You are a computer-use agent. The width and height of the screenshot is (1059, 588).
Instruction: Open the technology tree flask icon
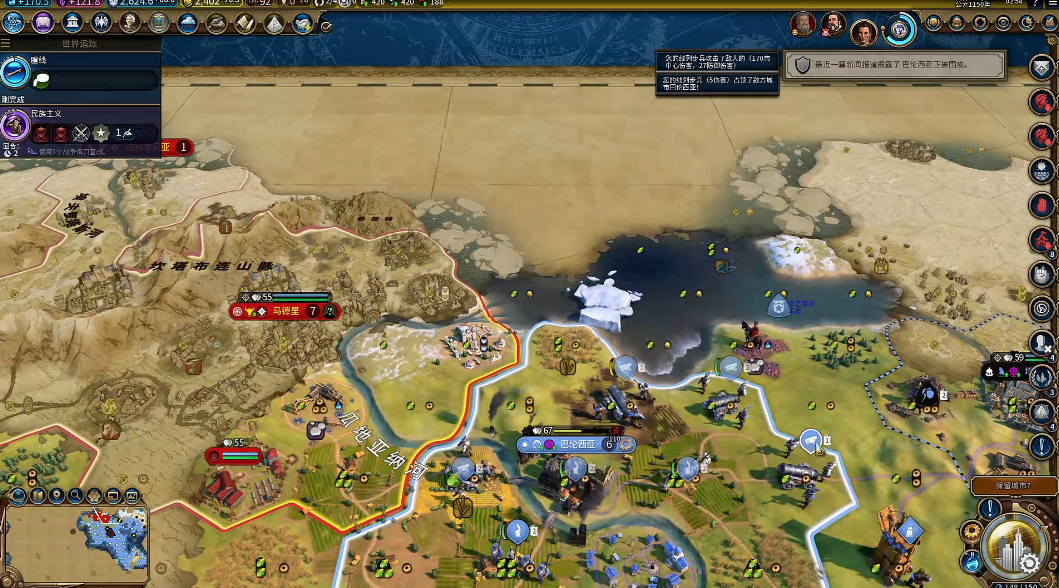14,22
